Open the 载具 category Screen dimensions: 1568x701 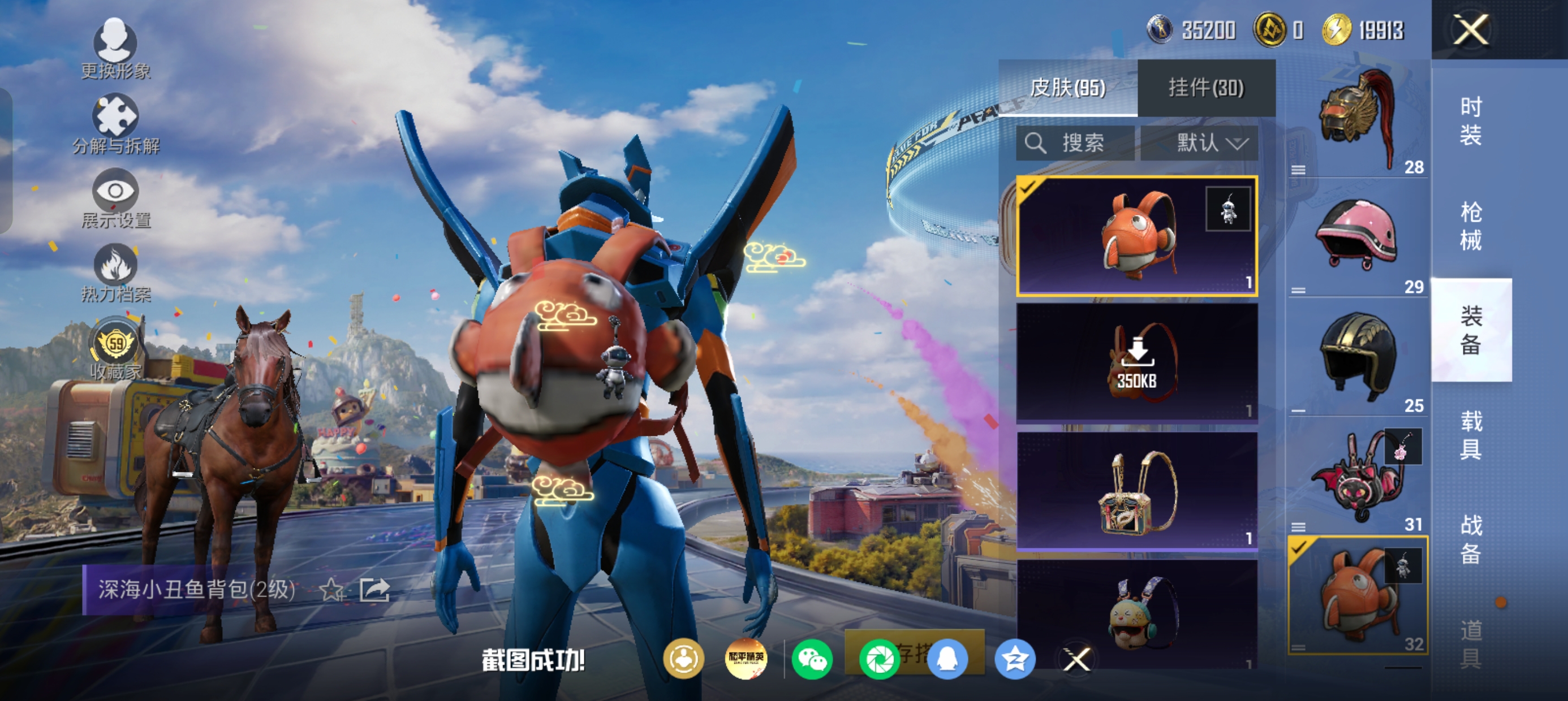[x=1471, y=435]
